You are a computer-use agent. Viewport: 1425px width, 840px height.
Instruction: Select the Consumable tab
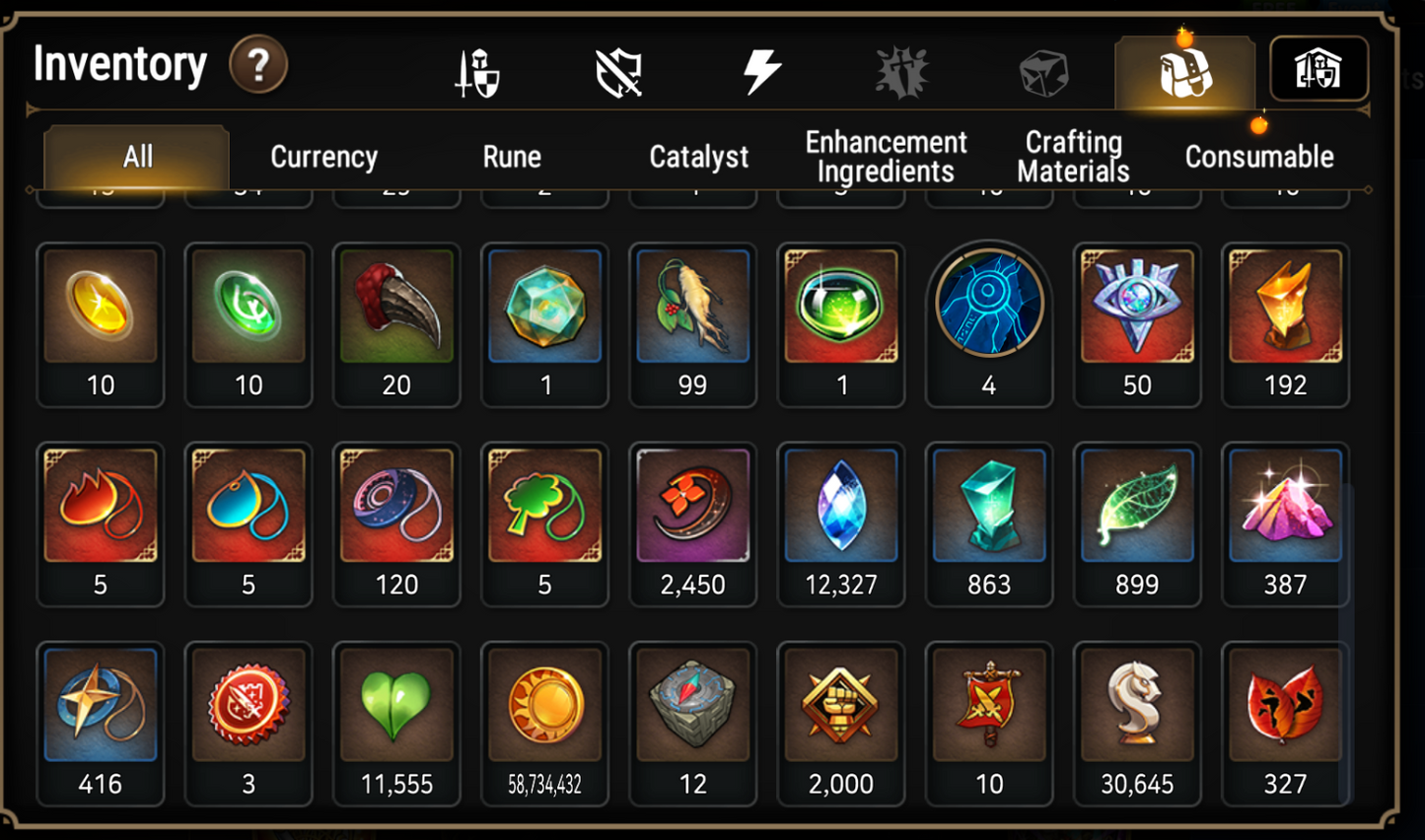point(1259,156)
